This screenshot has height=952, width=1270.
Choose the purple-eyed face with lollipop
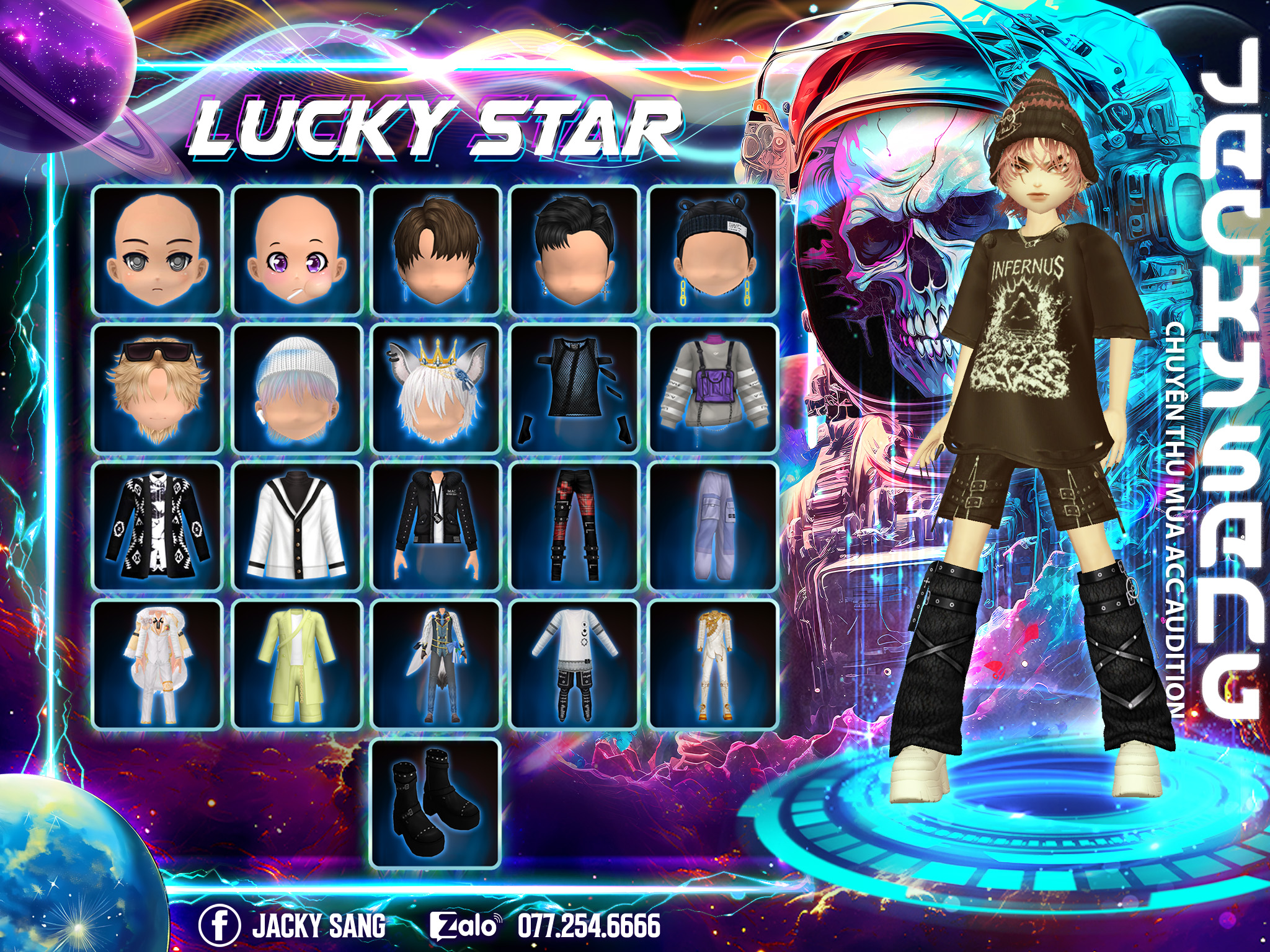pos(297,250)
